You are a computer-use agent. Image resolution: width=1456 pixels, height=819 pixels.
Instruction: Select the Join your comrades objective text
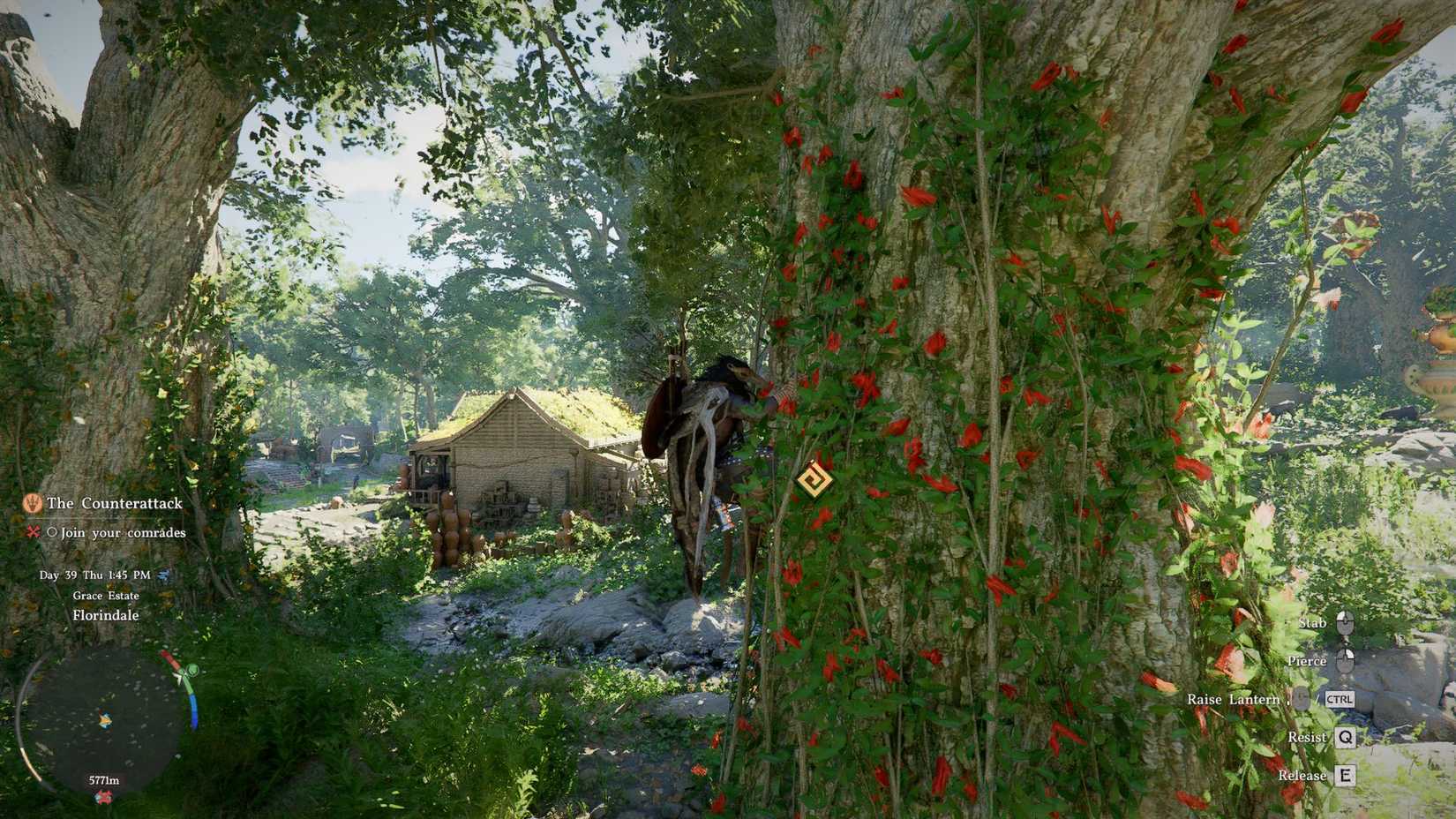pos(122,532)
